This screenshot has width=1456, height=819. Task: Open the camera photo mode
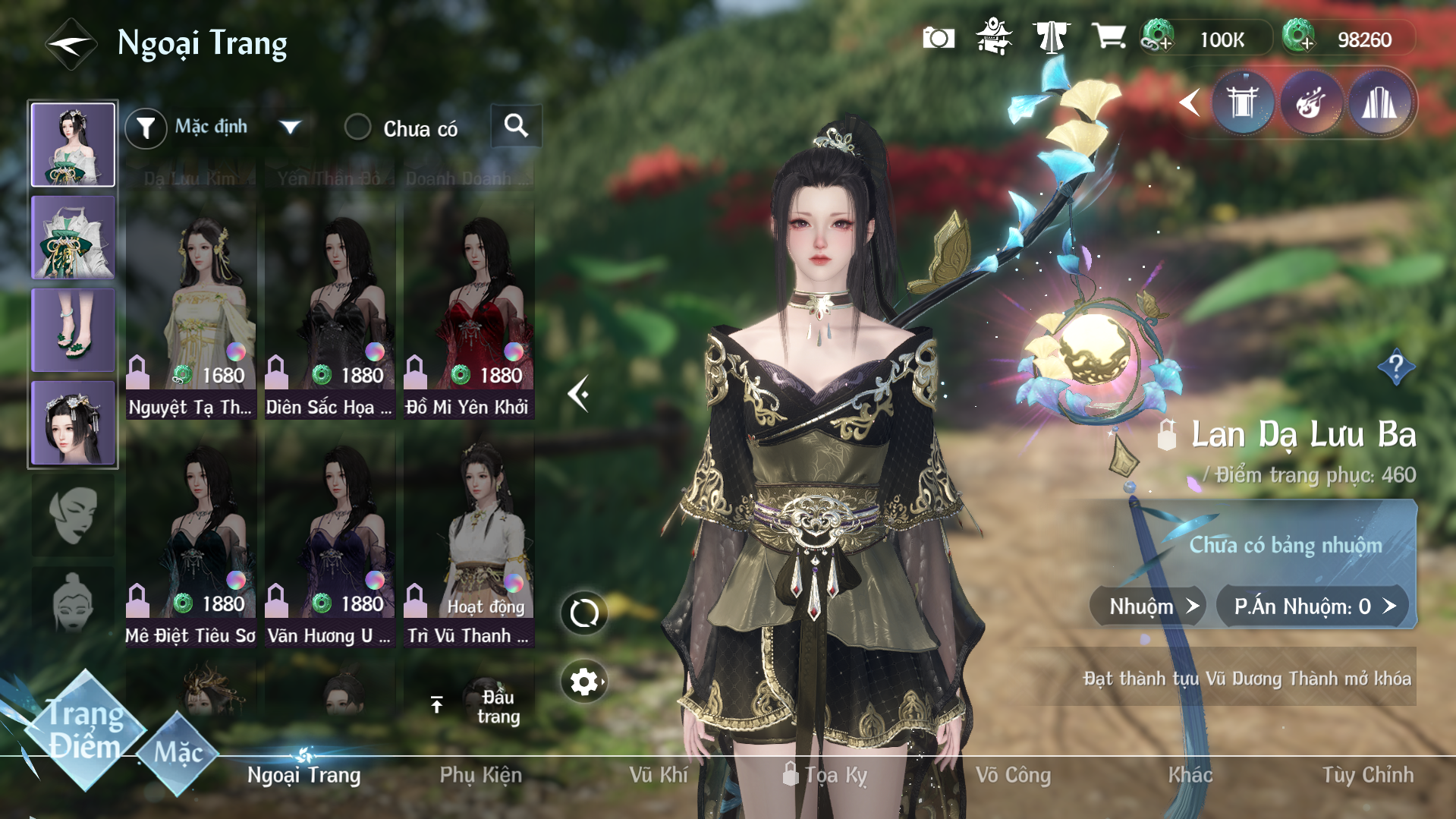pos(938,38)
